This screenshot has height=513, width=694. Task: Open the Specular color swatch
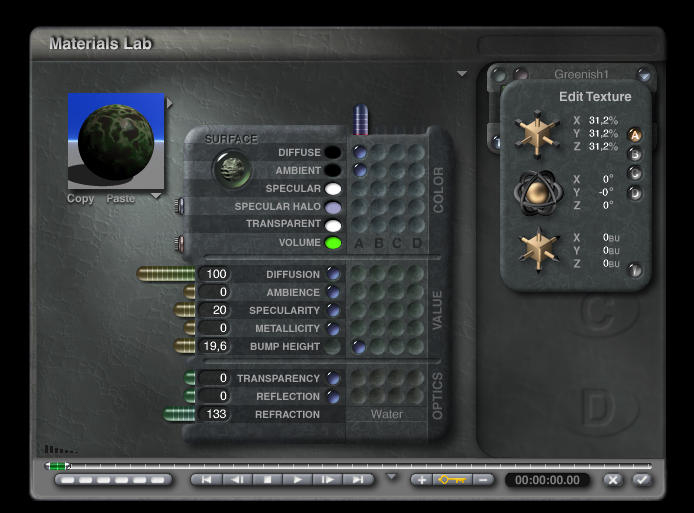[x=333, y=189]
